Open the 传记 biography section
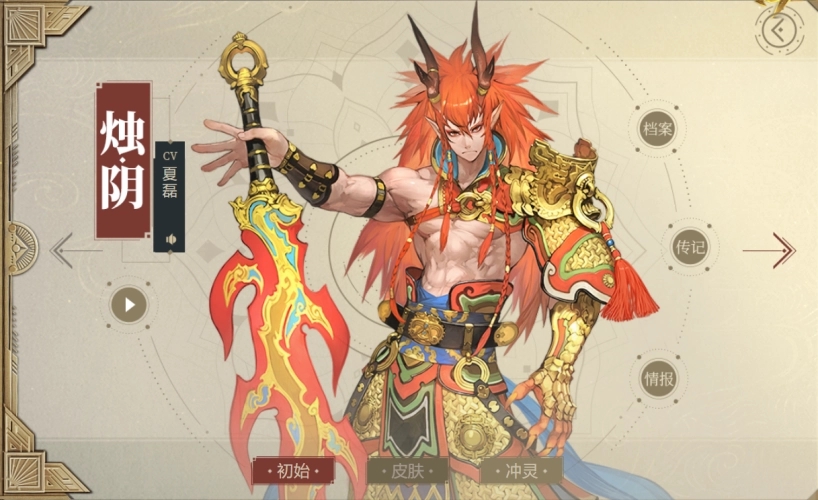This screenshot has height=500, width=818. point(690,248)
